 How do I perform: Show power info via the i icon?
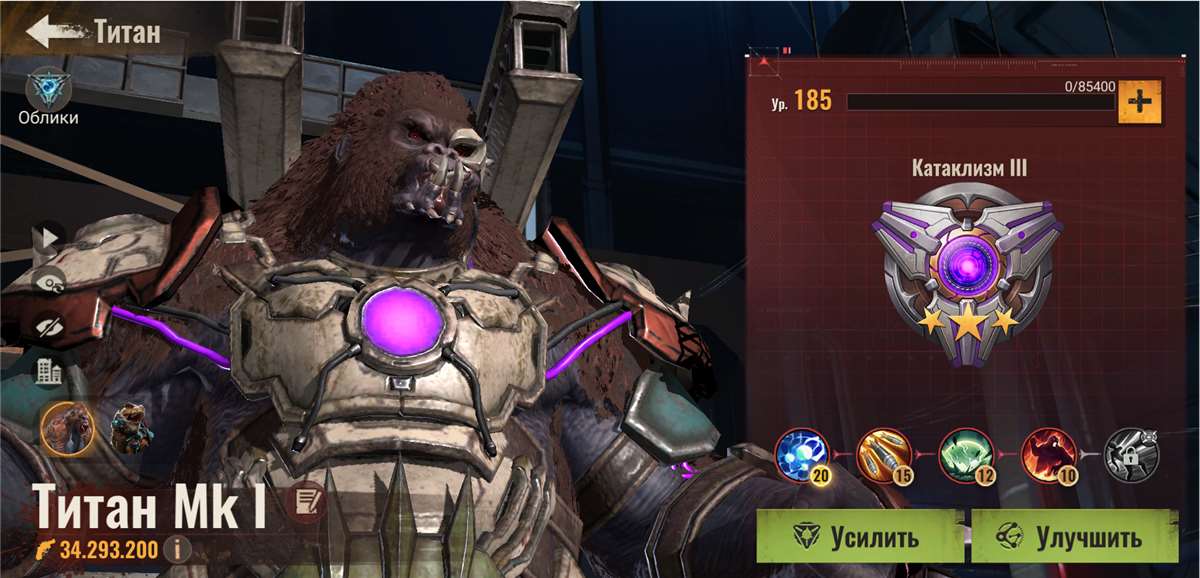point(178,548)
